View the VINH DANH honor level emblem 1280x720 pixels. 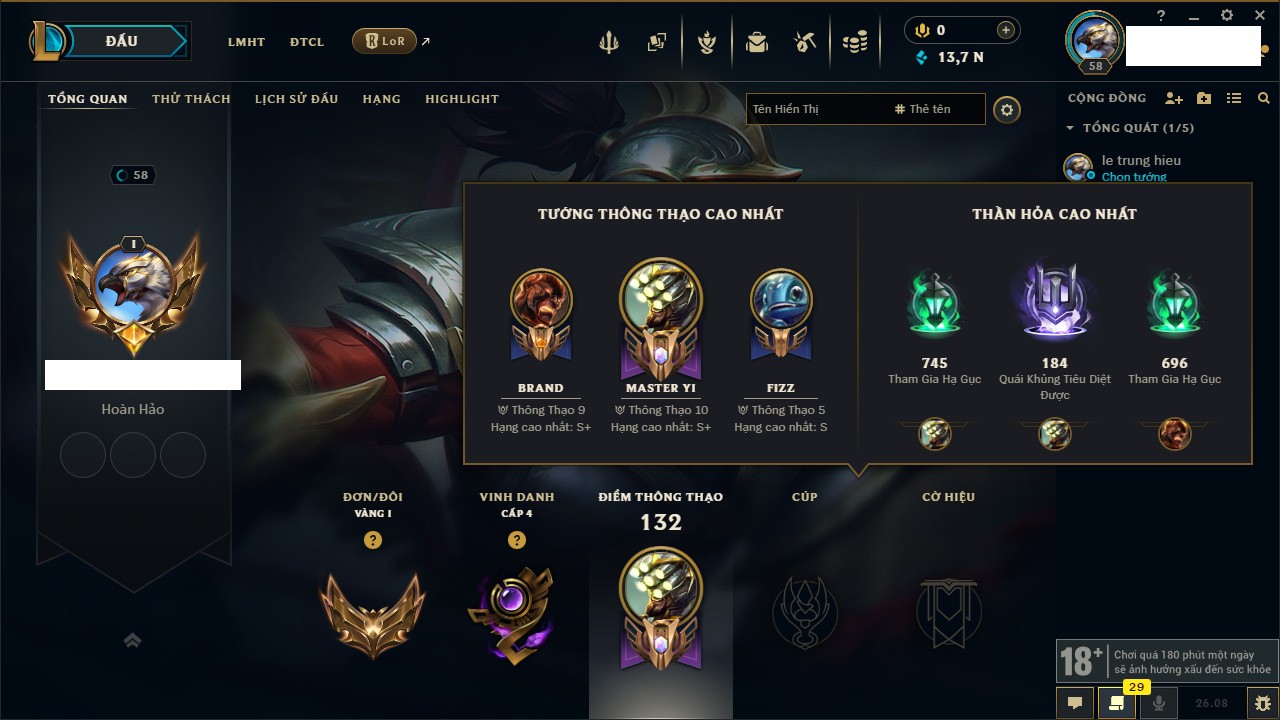point(516,613)
